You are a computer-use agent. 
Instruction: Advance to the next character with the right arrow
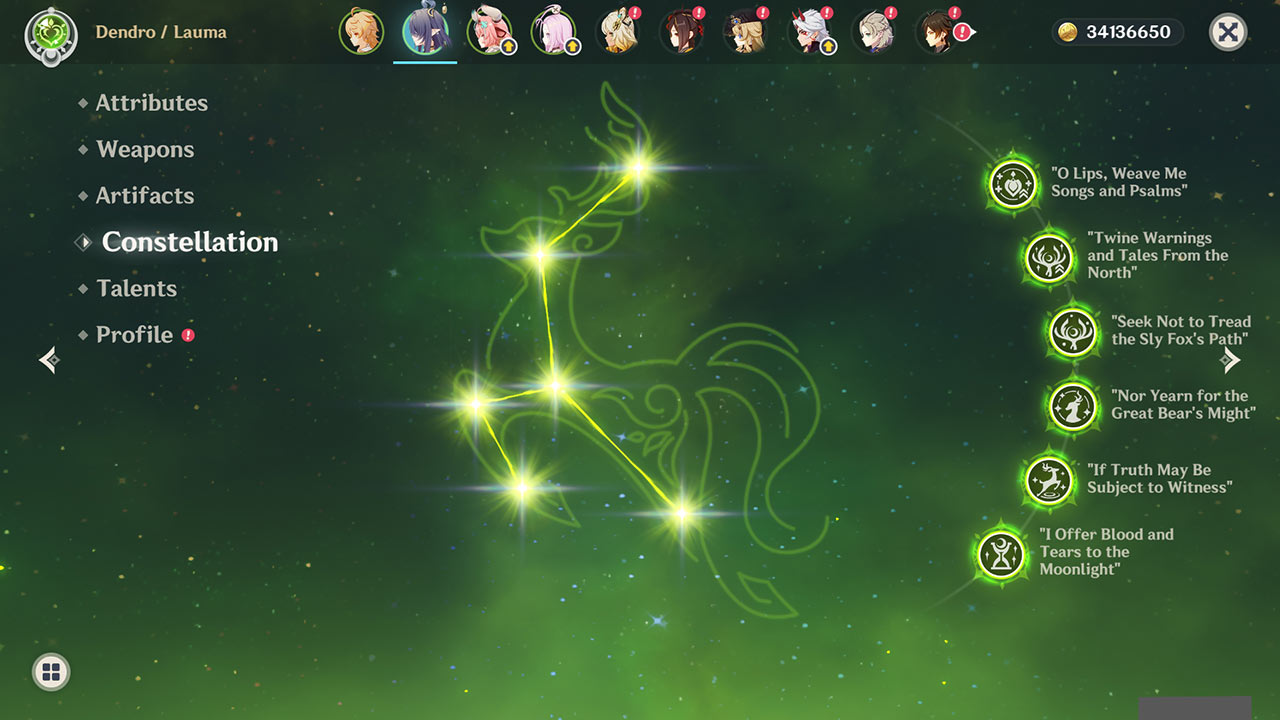click(x=1231, y=360)
